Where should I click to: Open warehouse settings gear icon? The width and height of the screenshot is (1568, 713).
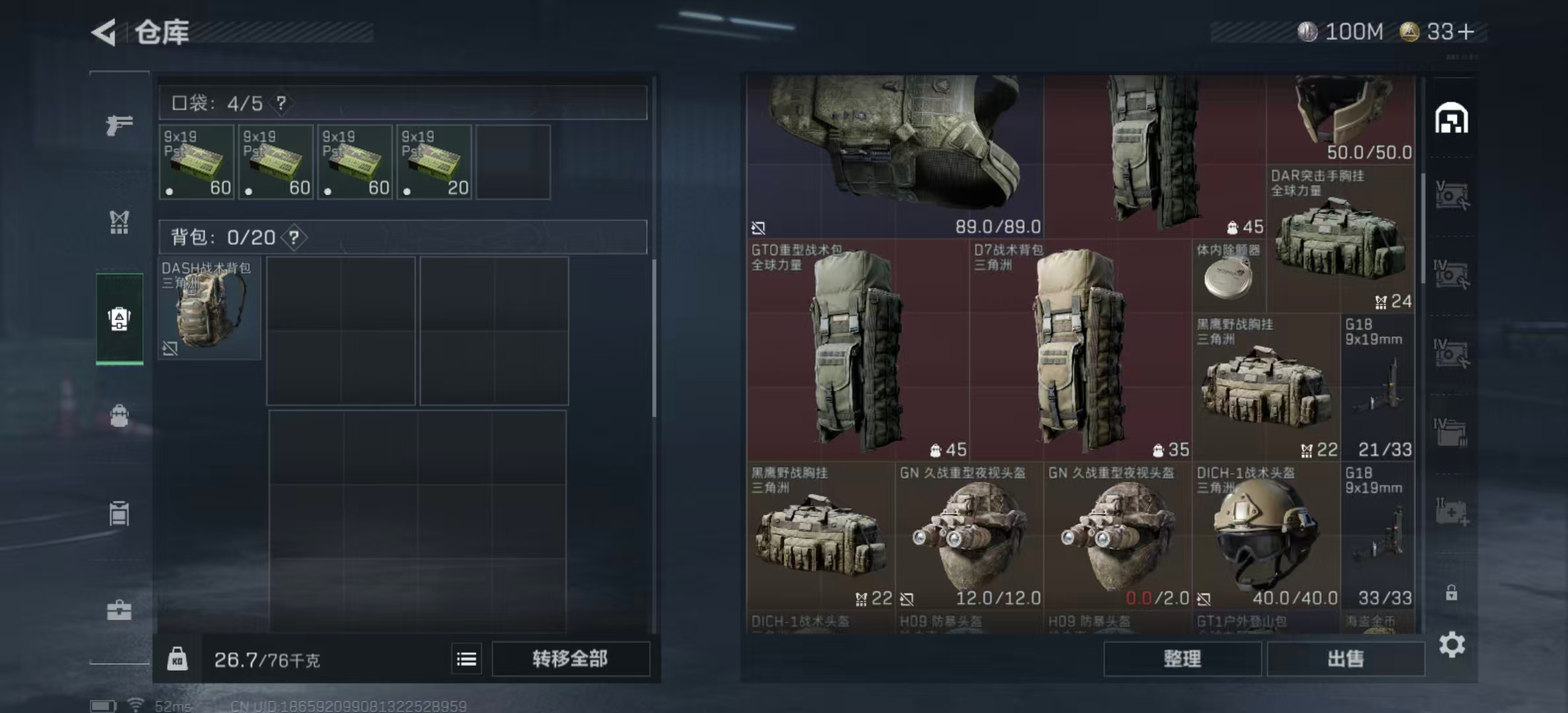1452,644
